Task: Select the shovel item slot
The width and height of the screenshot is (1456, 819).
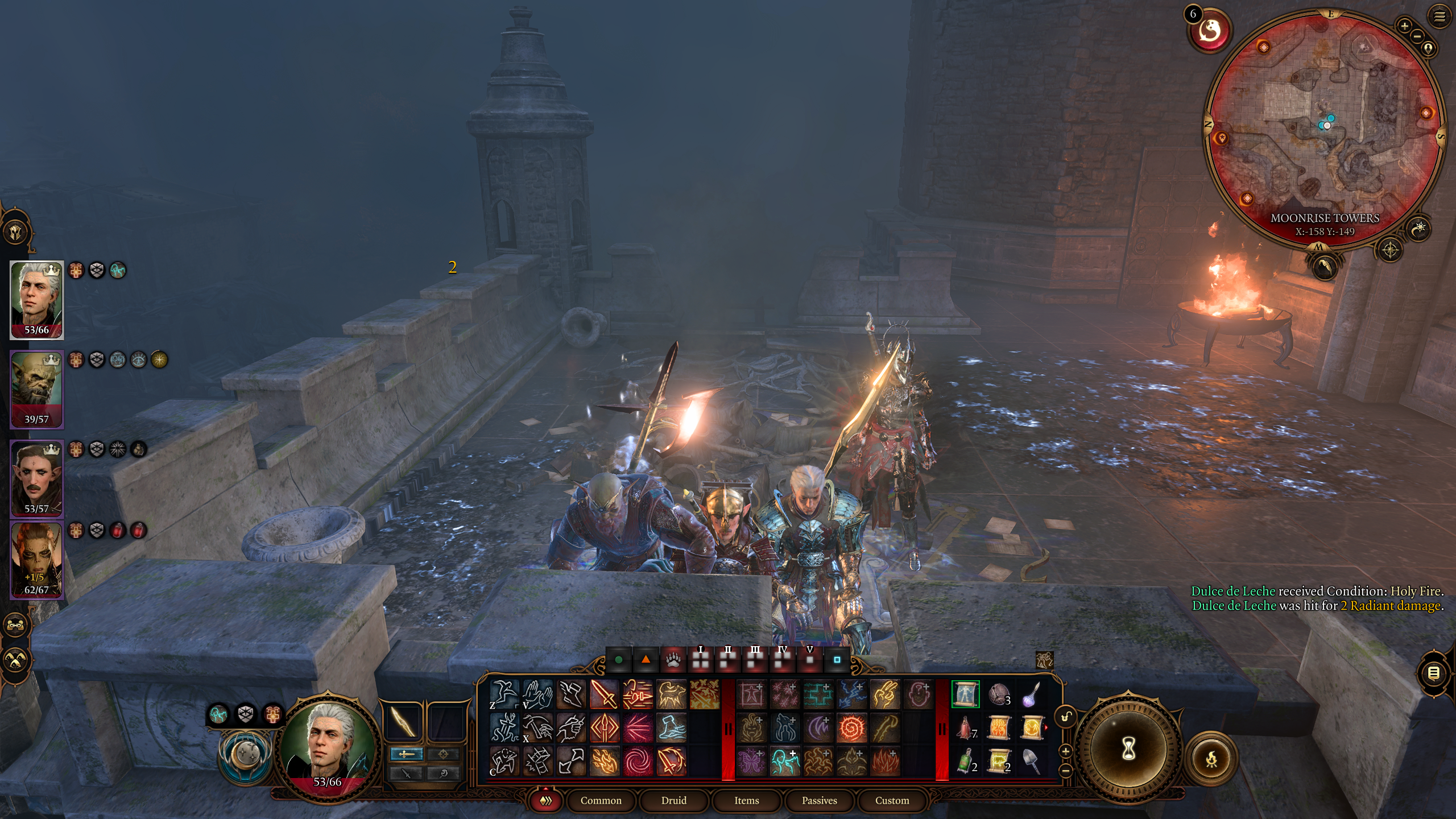Action: (1032, 761)
